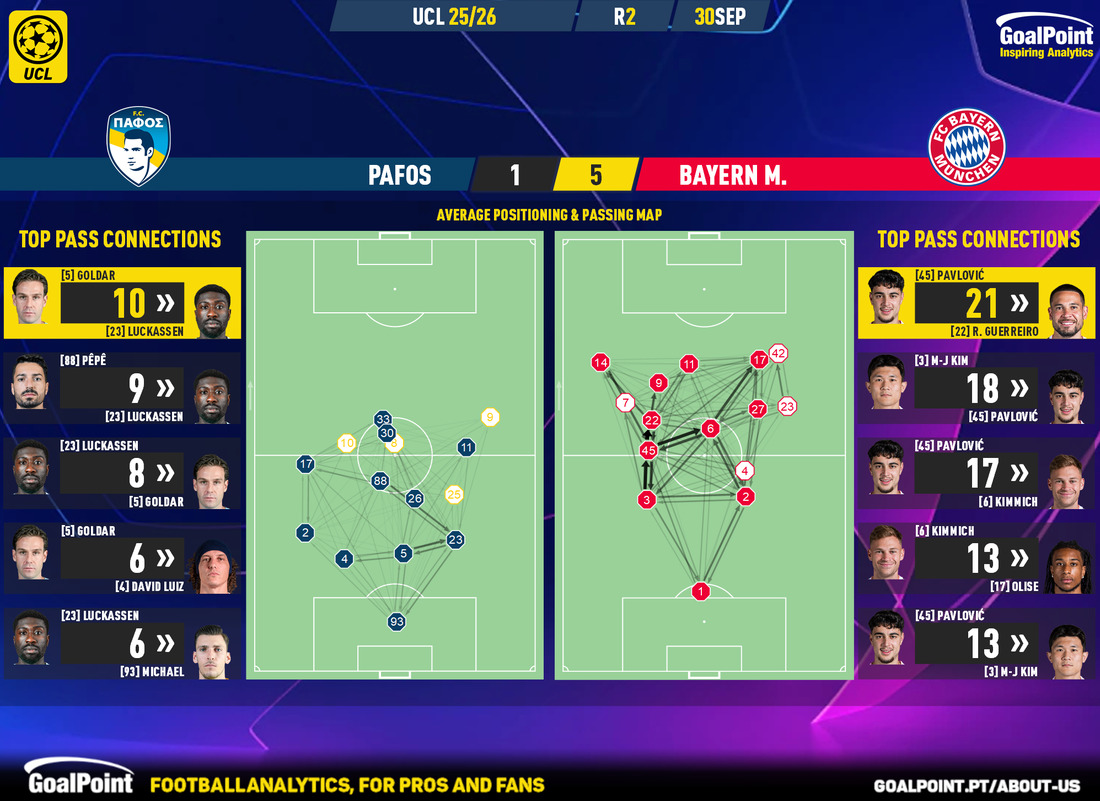Select the Pavlović to Kimmich 17 passes row
This screenshot has height=801, width=1100.
[x=977, y=473]
